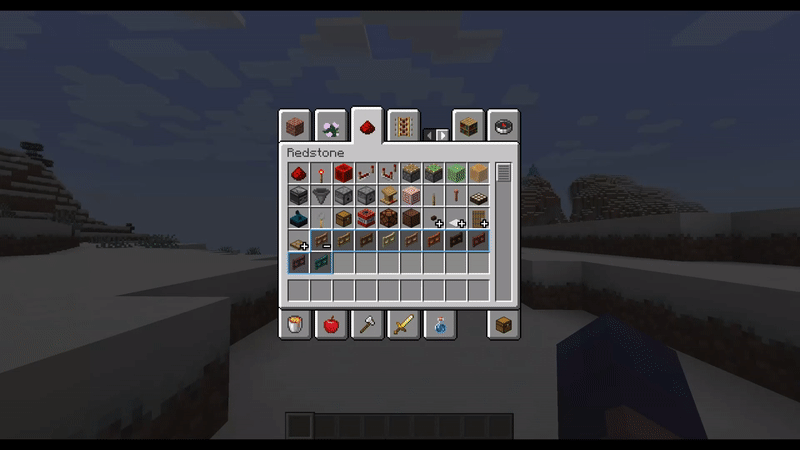Switch to the bookshelf tab
This screenshot has width=800, height=450.
(x=468, y=126)
